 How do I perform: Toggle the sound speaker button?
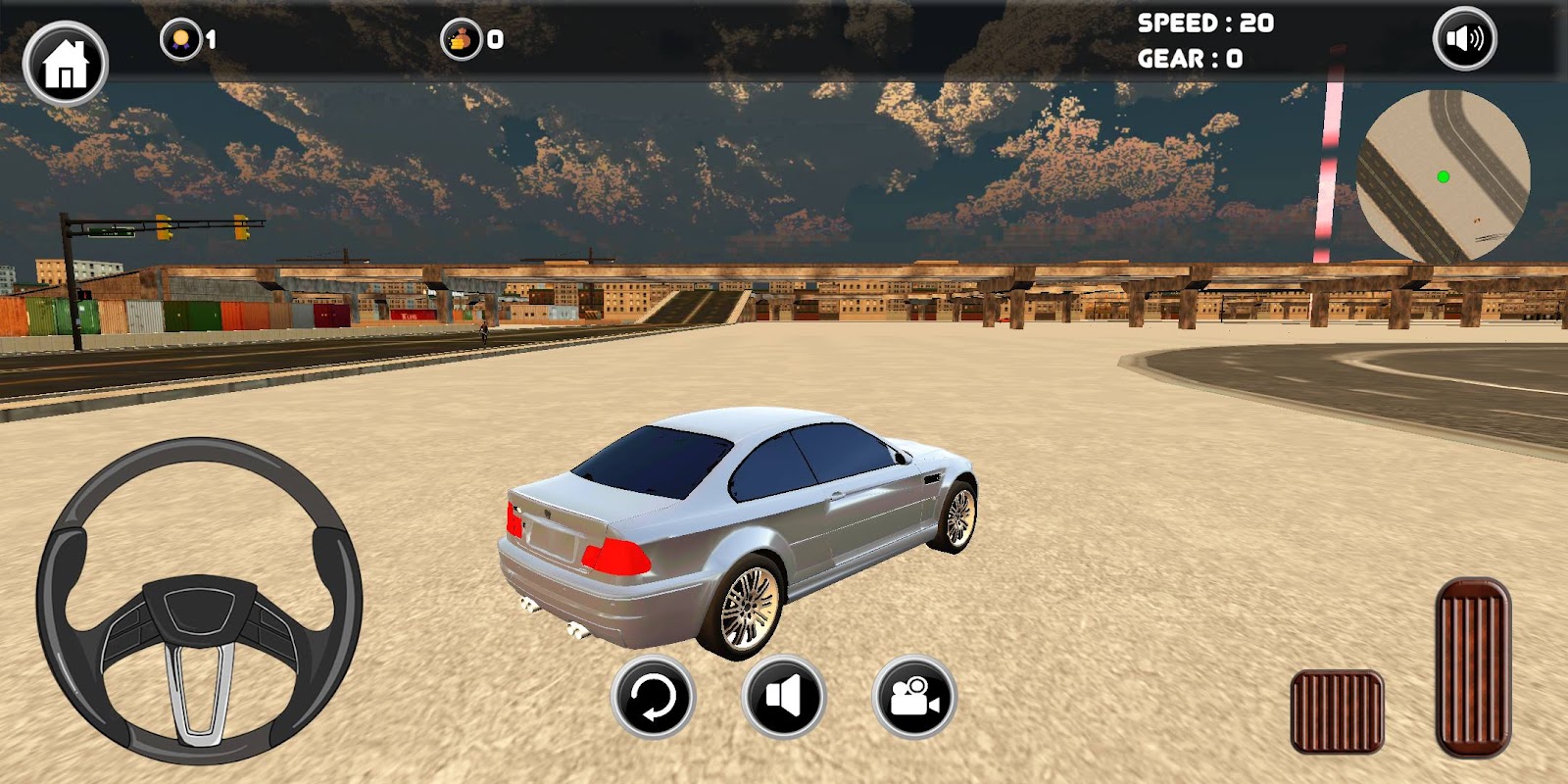[x=1464, y=39]
